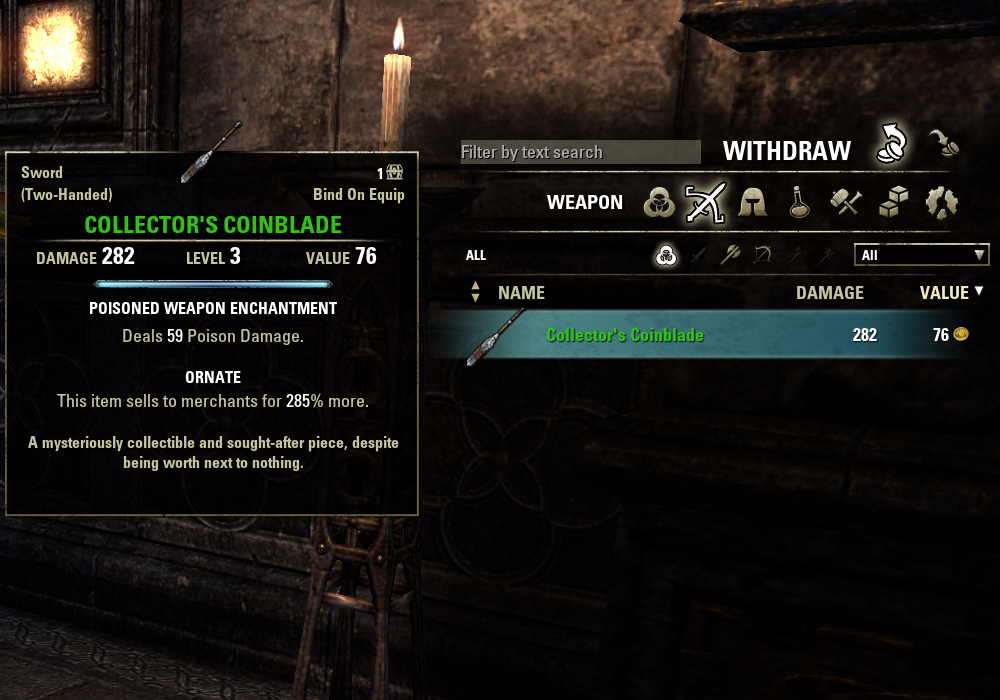This screenshot has height=700, width=1000.
Task: Filter weapons by axe subfilter icon
Action: click(730, 256)
